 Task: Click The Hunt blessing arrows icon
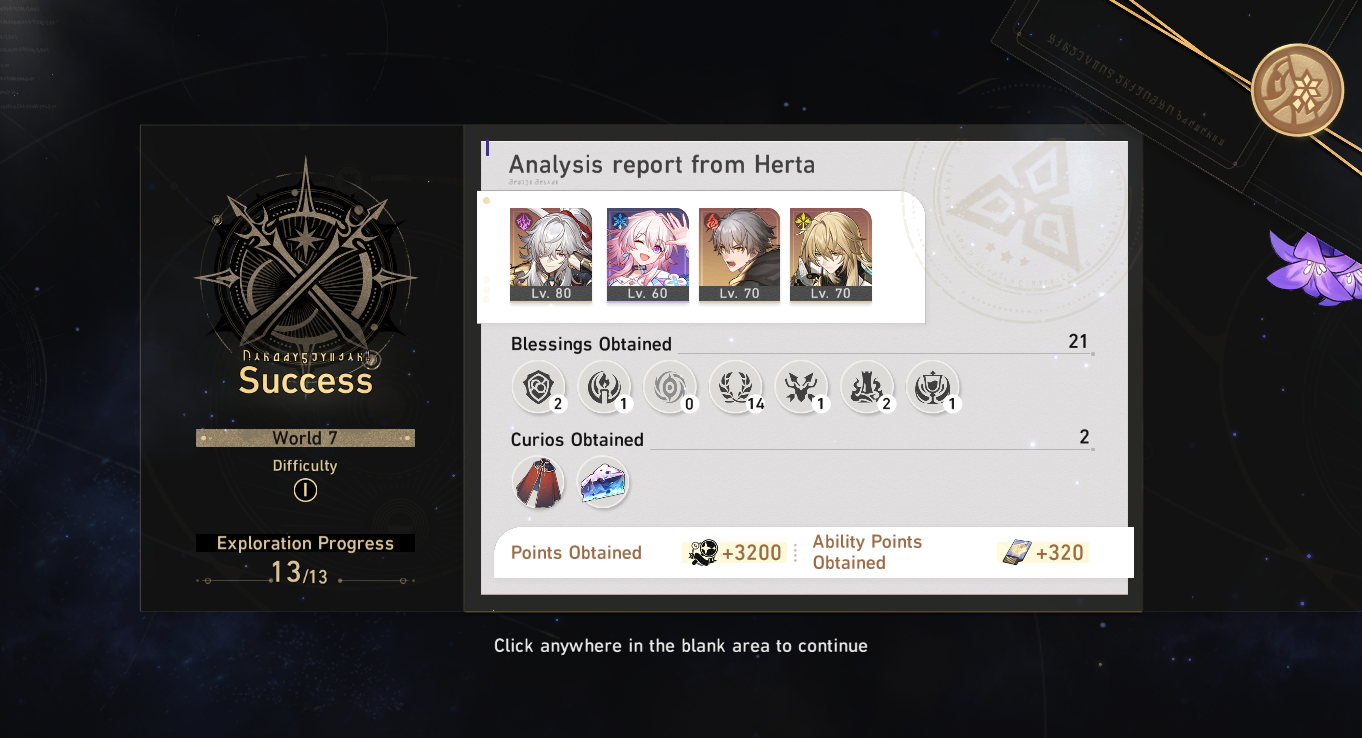[802, 387]
